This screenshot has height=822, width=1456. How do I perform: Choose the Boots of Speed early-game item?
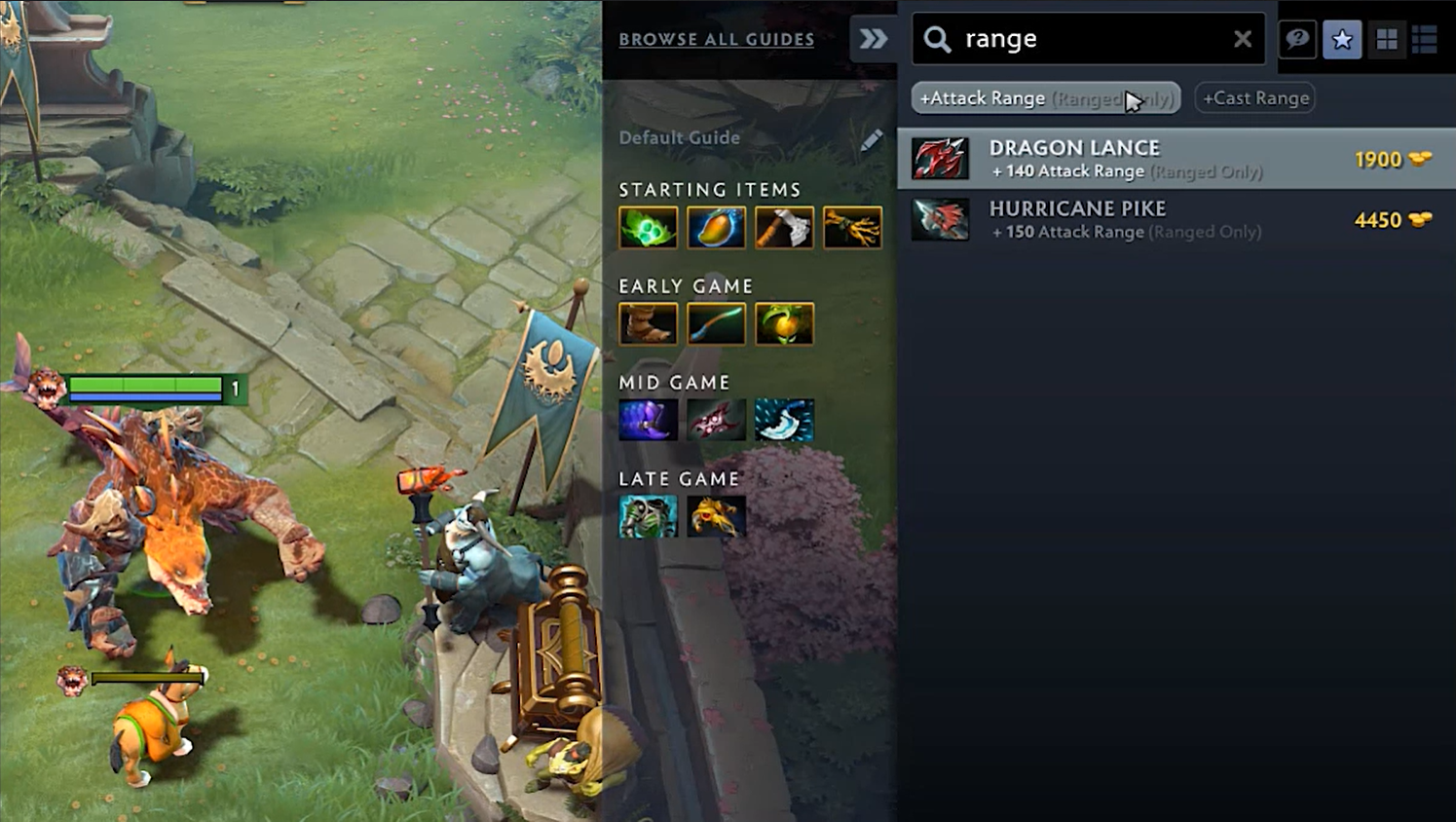click(648, 324)
